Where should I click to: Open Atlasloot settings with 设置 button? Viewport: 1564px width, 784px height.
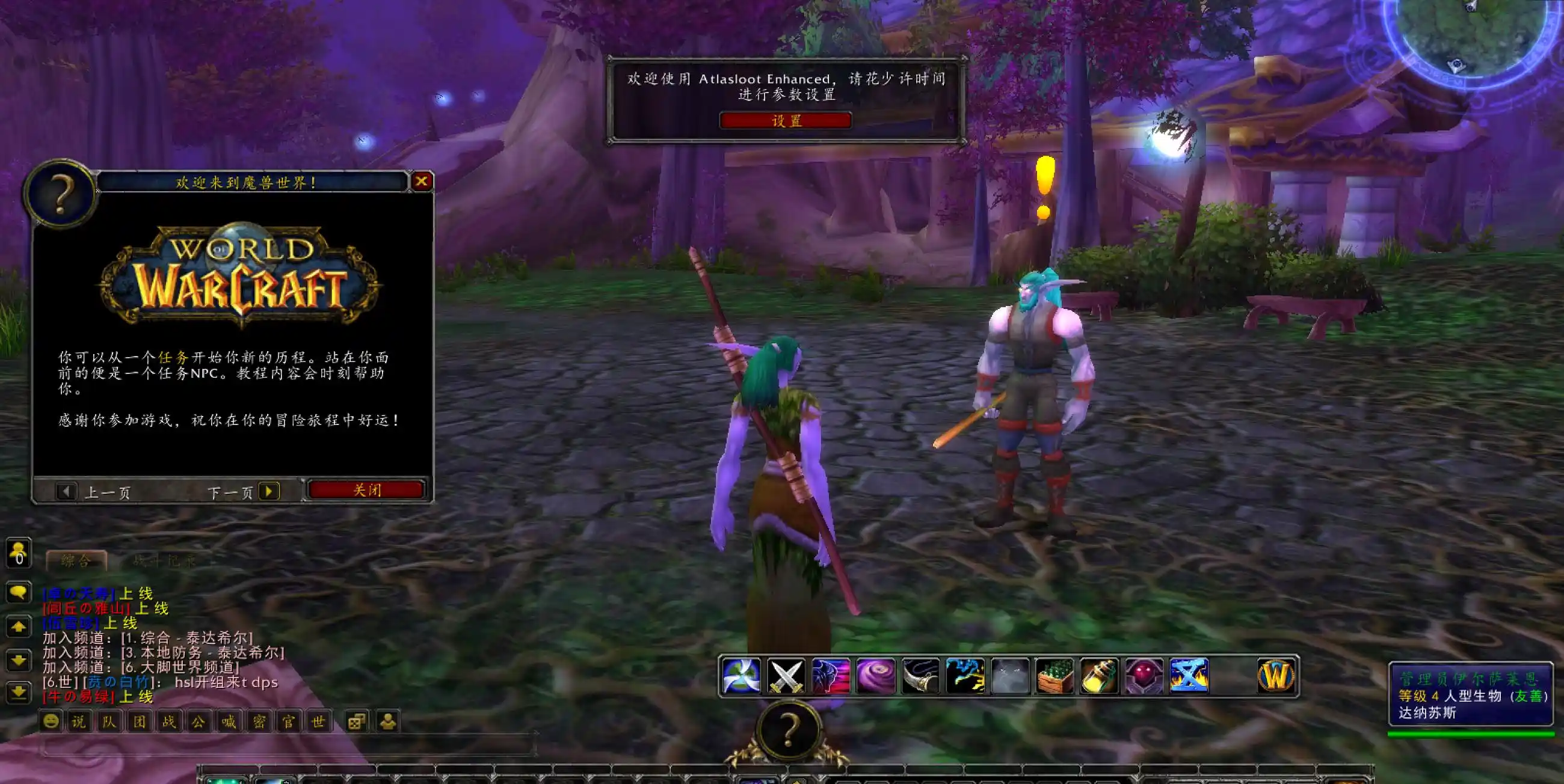click(x=786, y=121)
